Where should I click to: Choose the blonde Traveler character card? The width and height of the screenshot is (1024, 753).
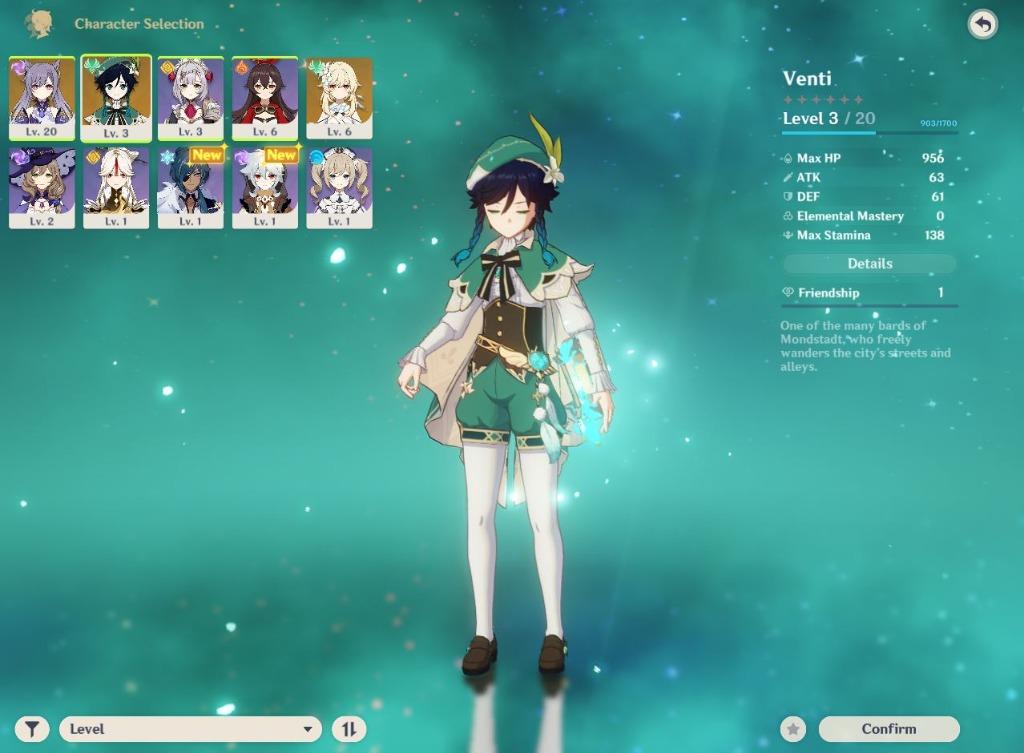coord(339,97)
